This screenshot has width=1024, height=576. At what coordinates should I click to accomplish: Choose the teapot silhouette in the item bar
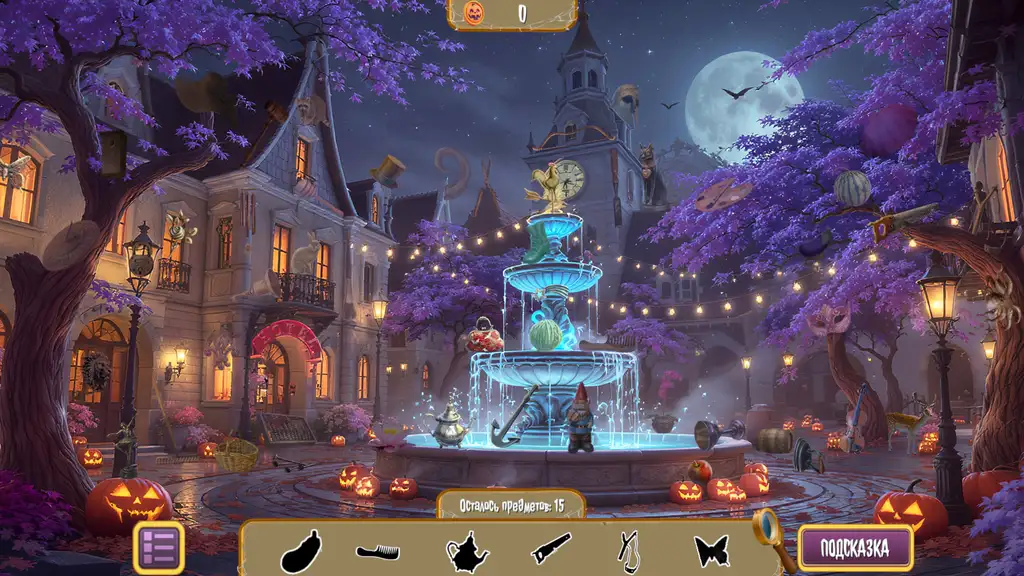tap(465, 551)
